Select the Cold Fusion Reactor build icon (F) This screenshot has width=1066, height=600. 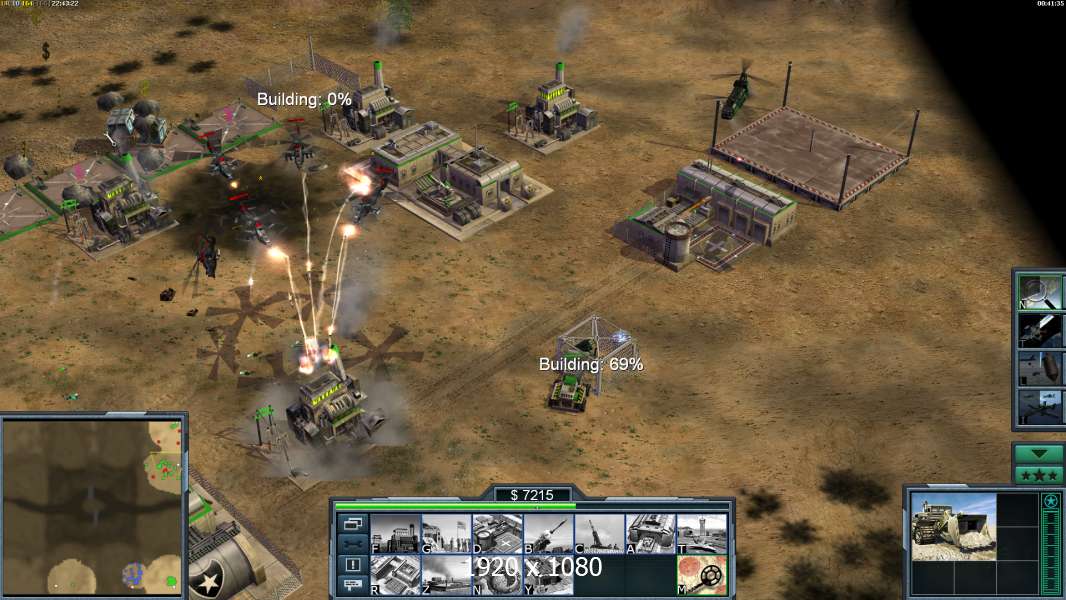click(x=395, y=534)
